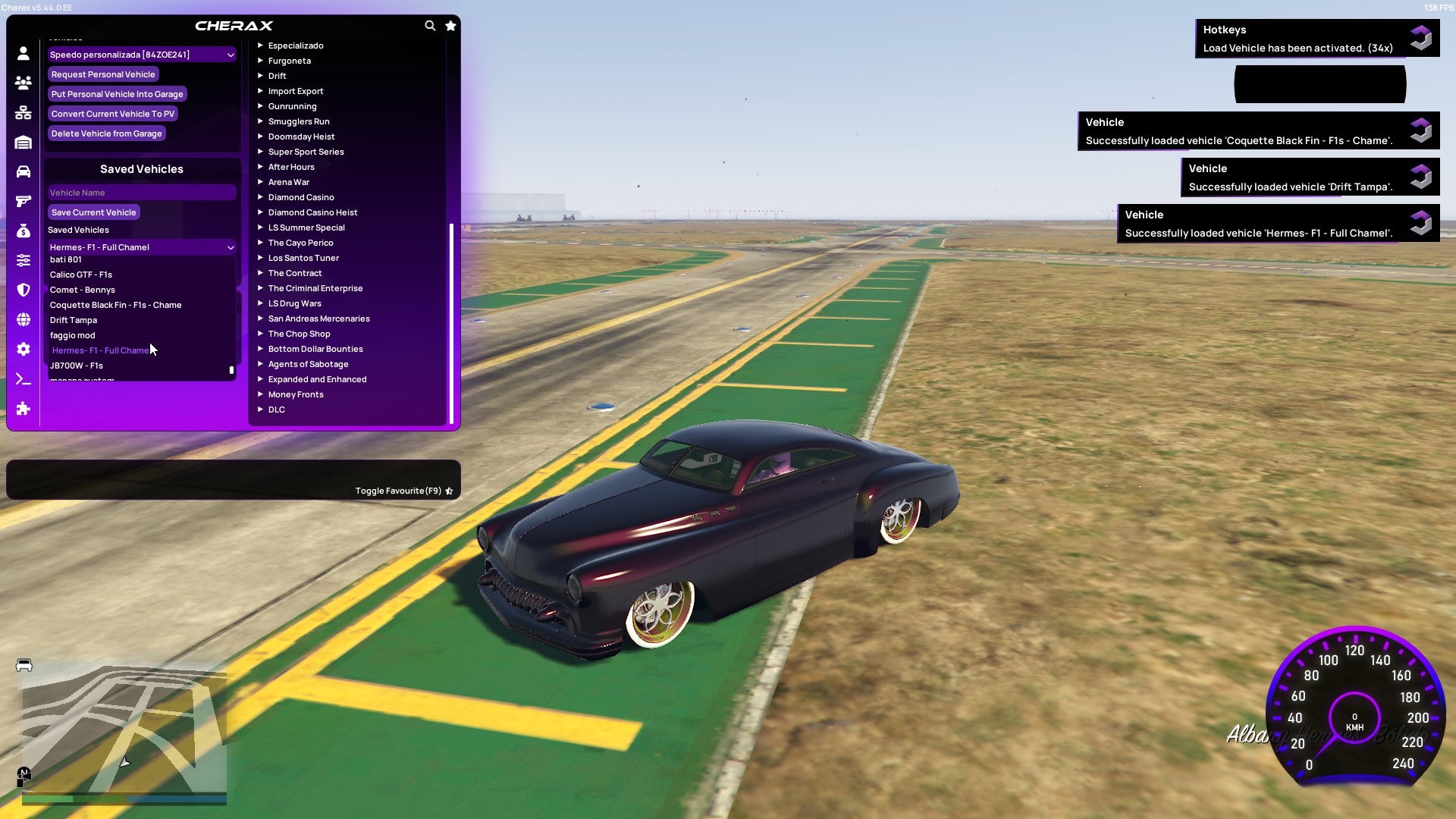
Task: Expand the Los Santos Tuner category
Action: (303, 257)
